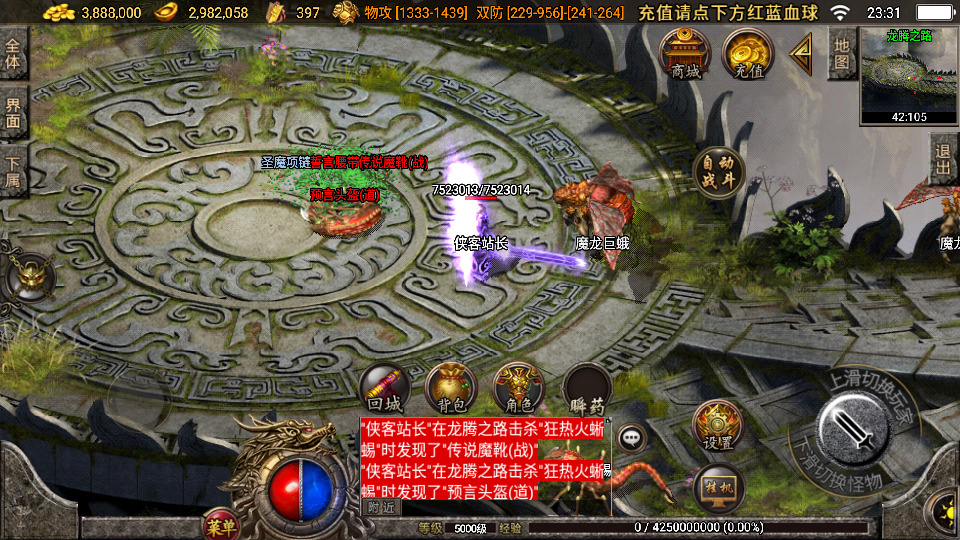
Task: Open the 地图 map button
Action: [x=842, y=54]
